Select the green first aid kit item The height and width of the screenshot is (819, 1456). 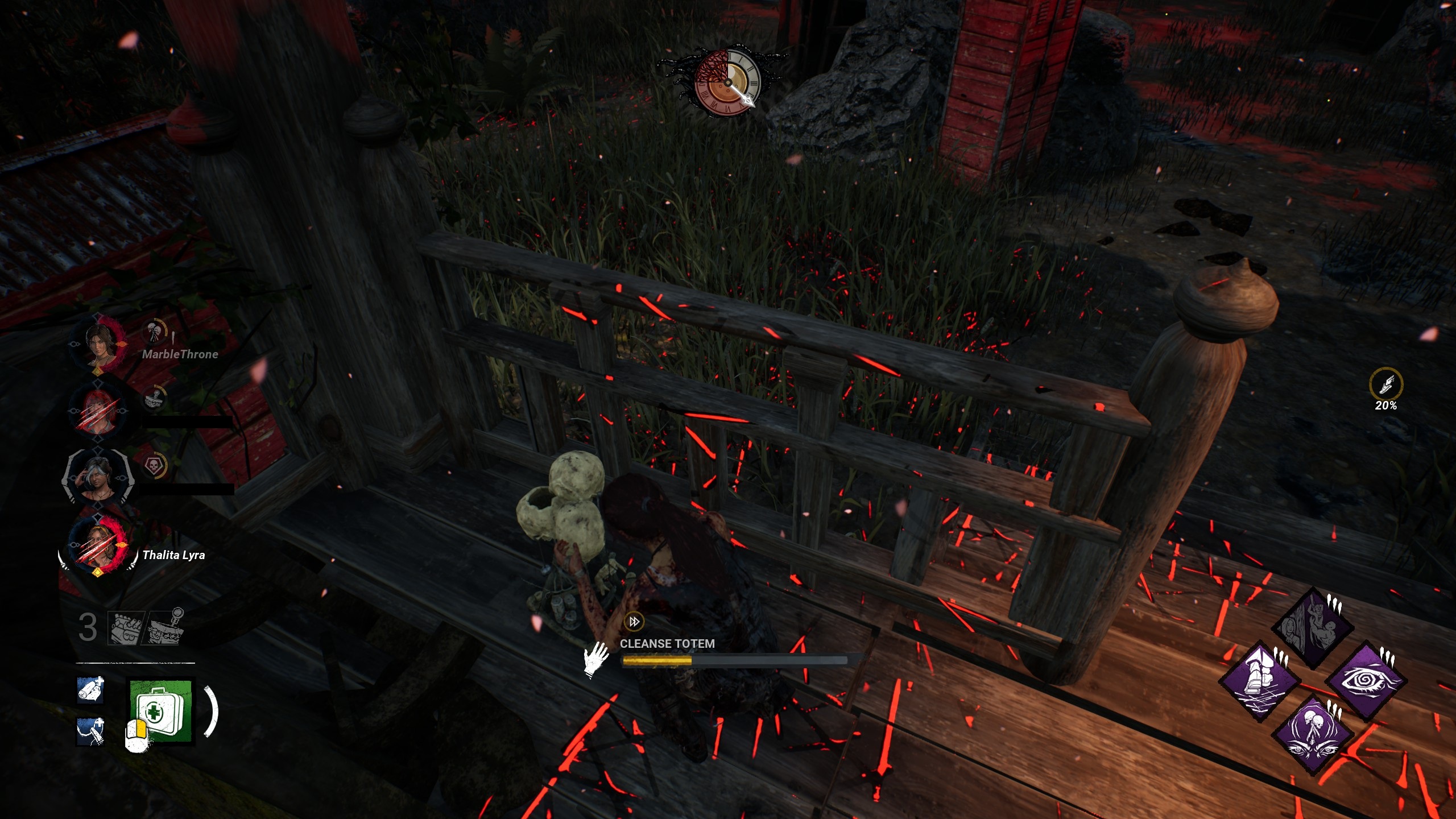[x=161, y=711]
